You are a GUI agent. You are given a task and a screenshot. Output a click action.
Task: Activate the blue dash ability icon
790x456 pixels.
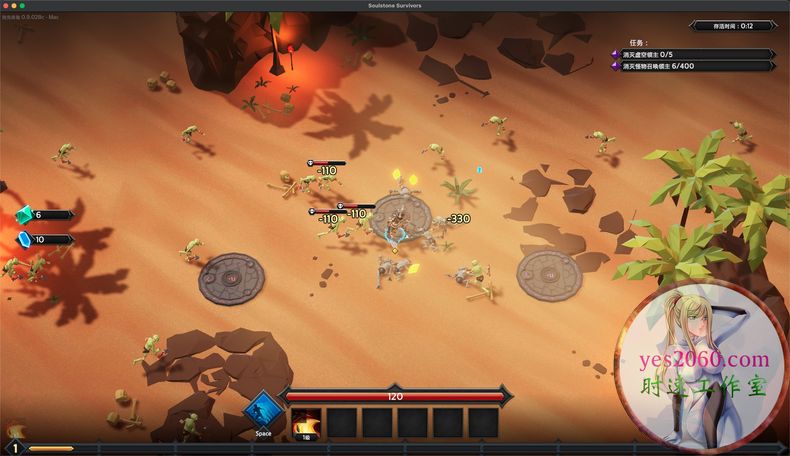[263, 412]
